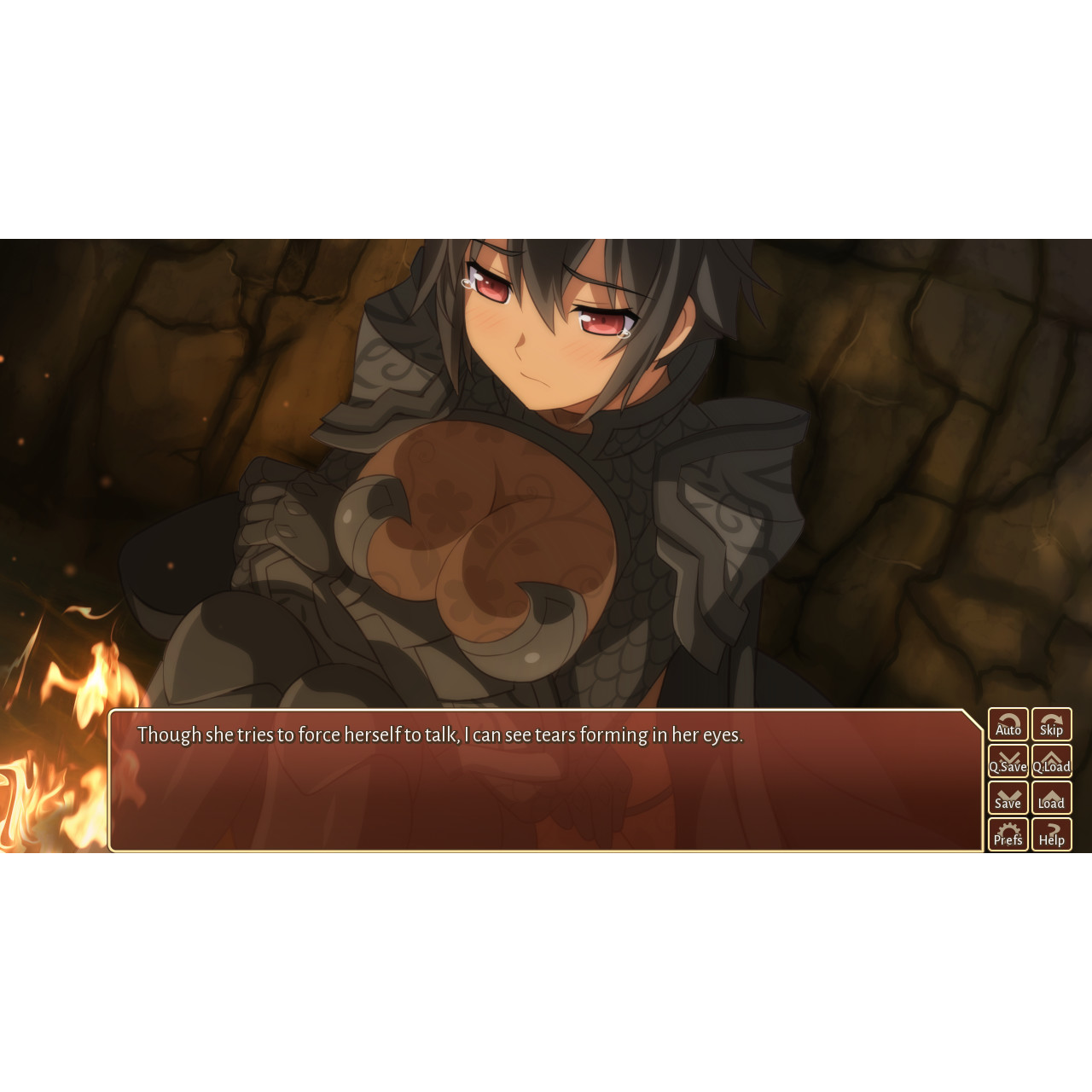Open the Load menu
Screen dimensions: 1092x1092
click(1051, 798)
